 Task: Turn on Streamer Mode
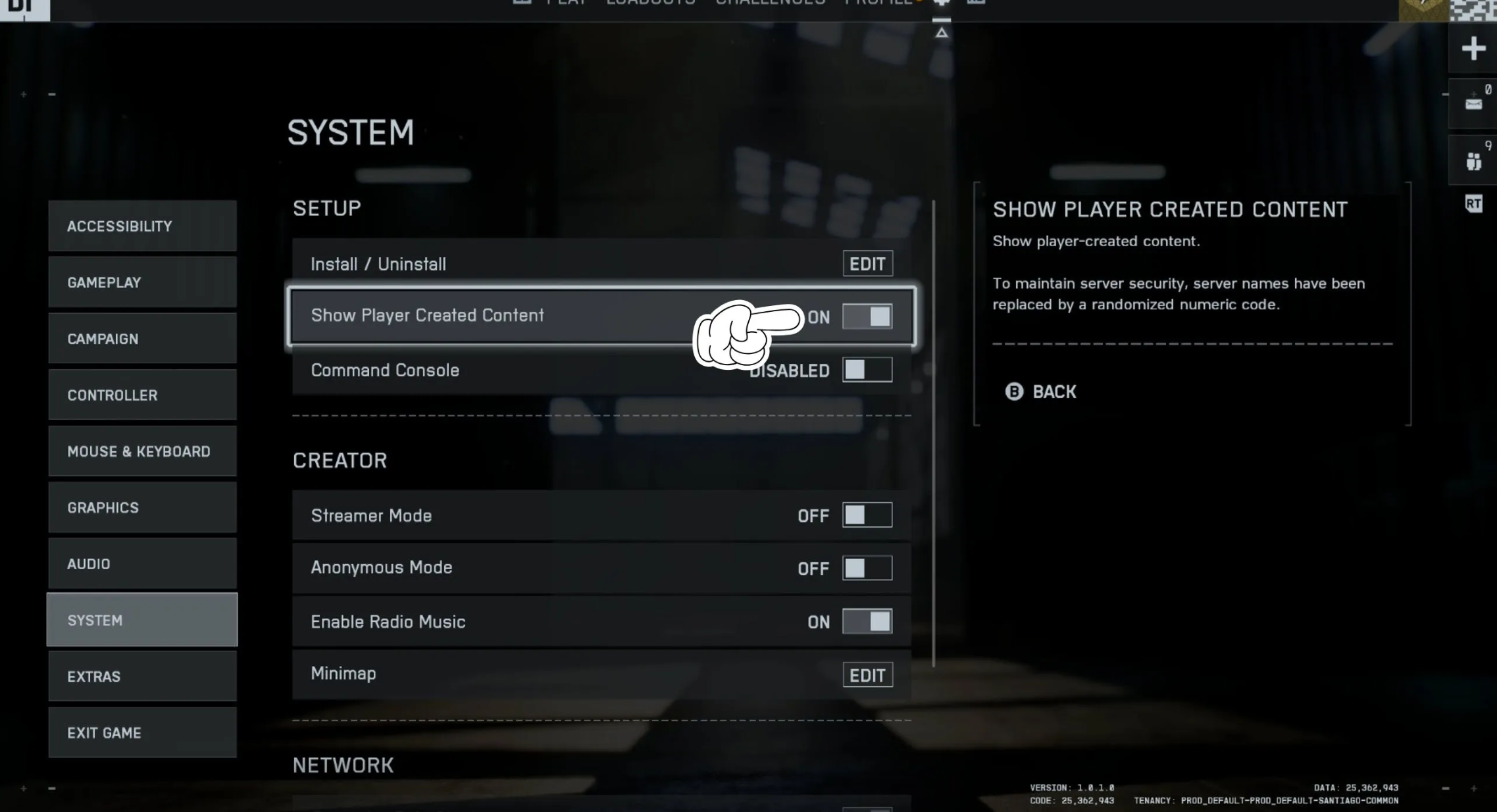tap(867, 515)
